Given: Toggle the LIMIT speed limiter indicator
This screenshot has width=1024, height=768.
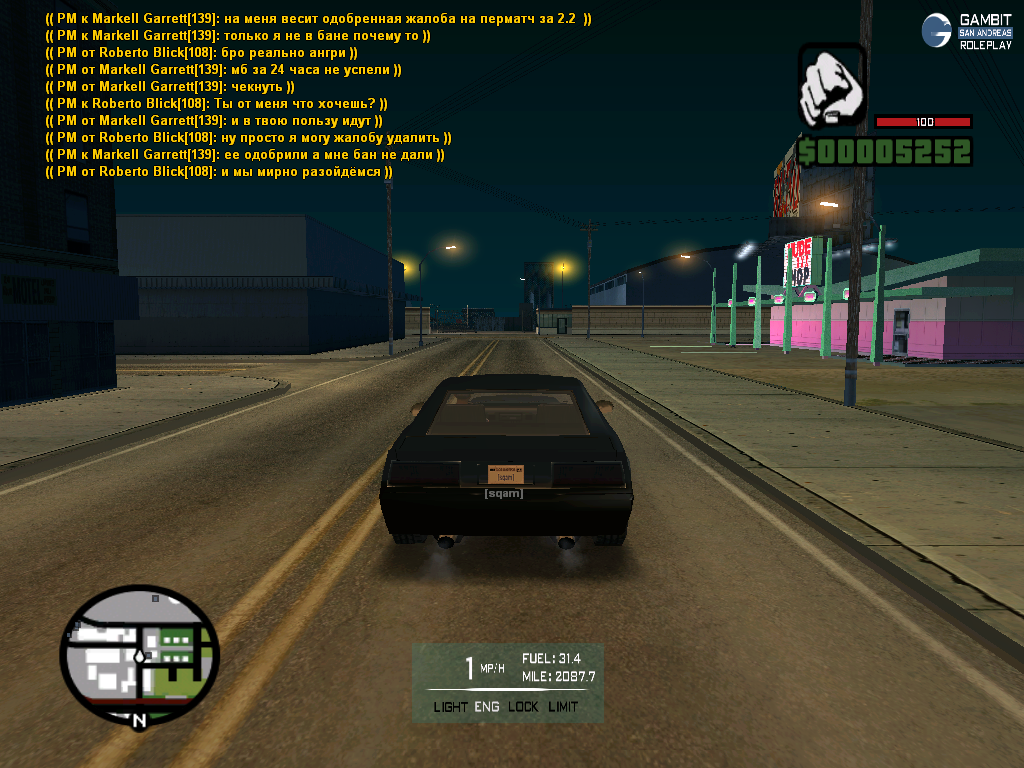Looking at the screenshot, I should 563,707.
